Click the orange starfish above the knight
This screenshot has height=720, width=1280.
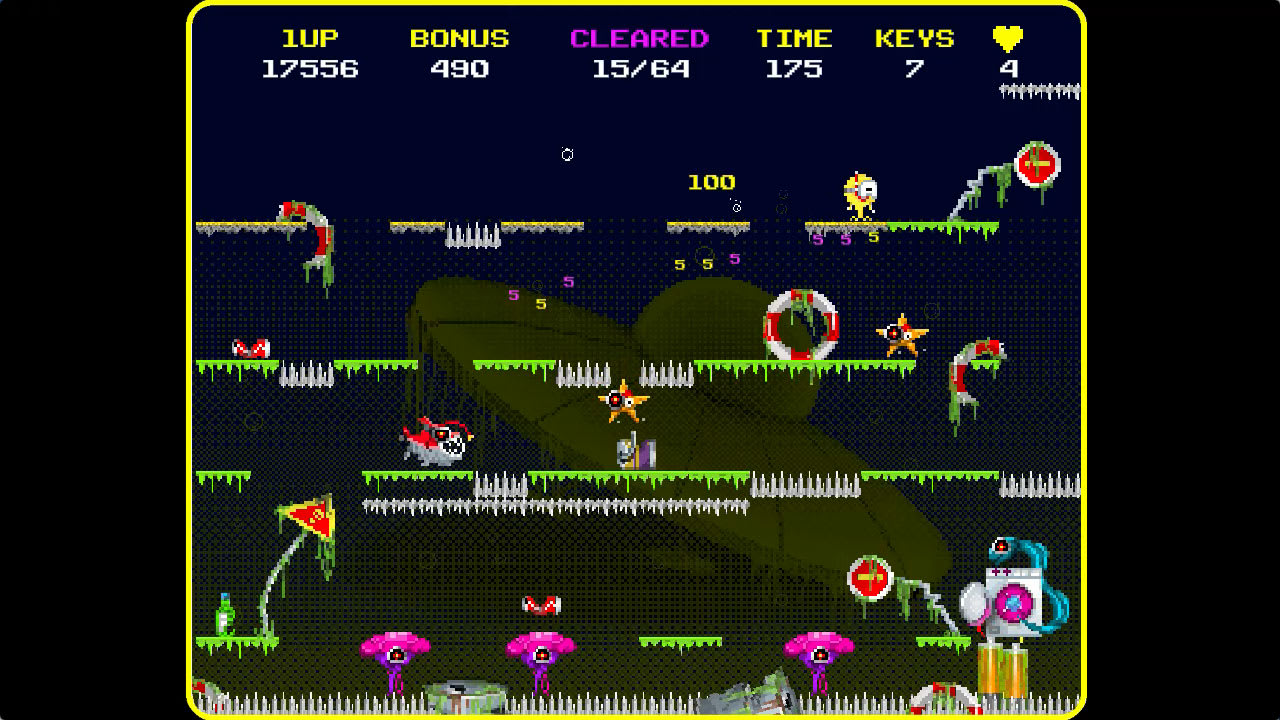[625, 399]
